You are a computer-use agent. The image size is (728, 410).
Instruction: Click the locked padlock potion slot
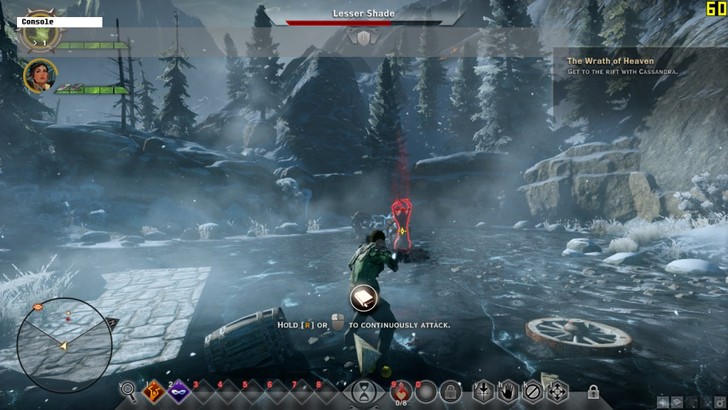point(451,392)
